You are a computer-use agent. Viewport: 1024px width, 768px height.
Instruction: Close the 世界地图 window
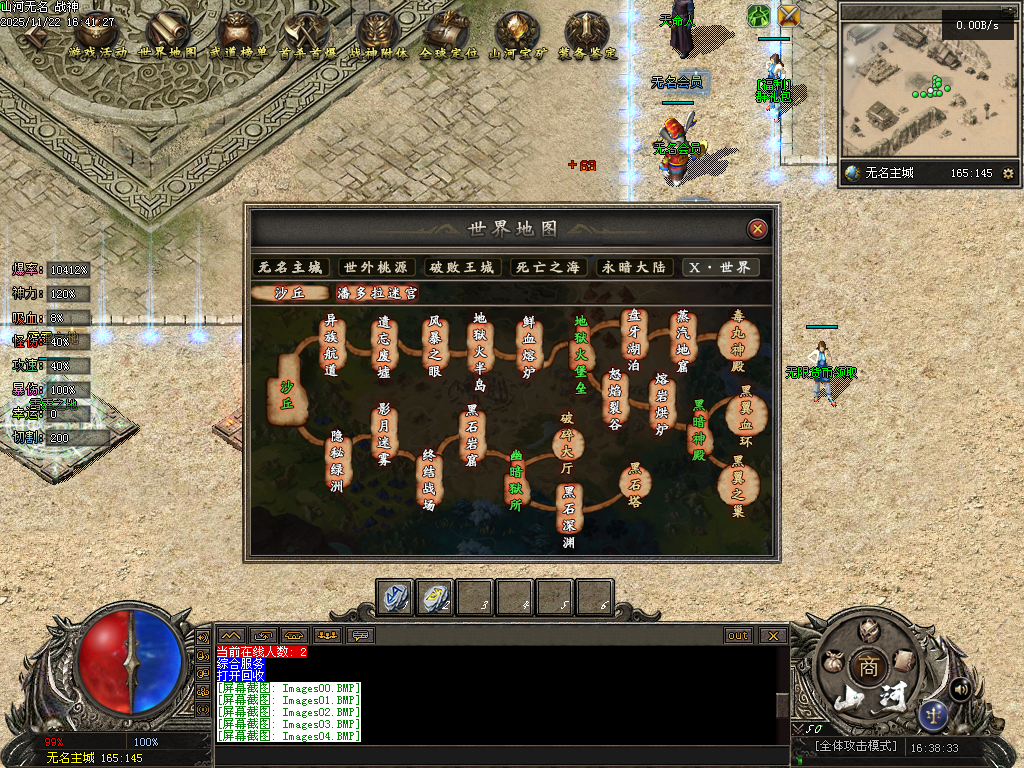pyautogui.click(x=758, y=229)
